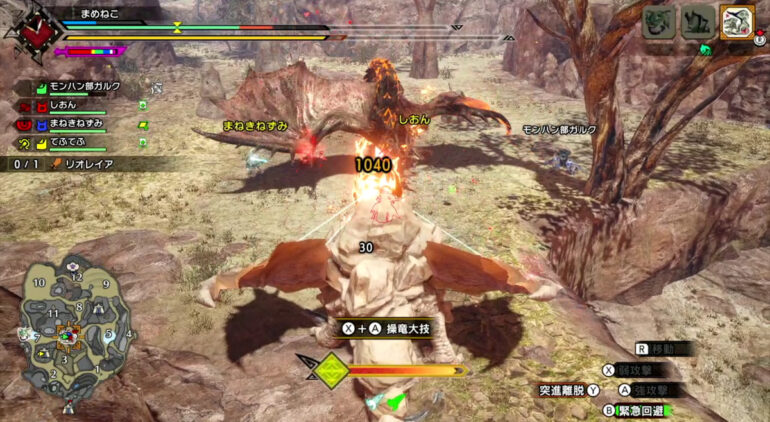The image size is (770, 422).
Task: Select the first greyed-out monster icon
Action: coord(658,21)
